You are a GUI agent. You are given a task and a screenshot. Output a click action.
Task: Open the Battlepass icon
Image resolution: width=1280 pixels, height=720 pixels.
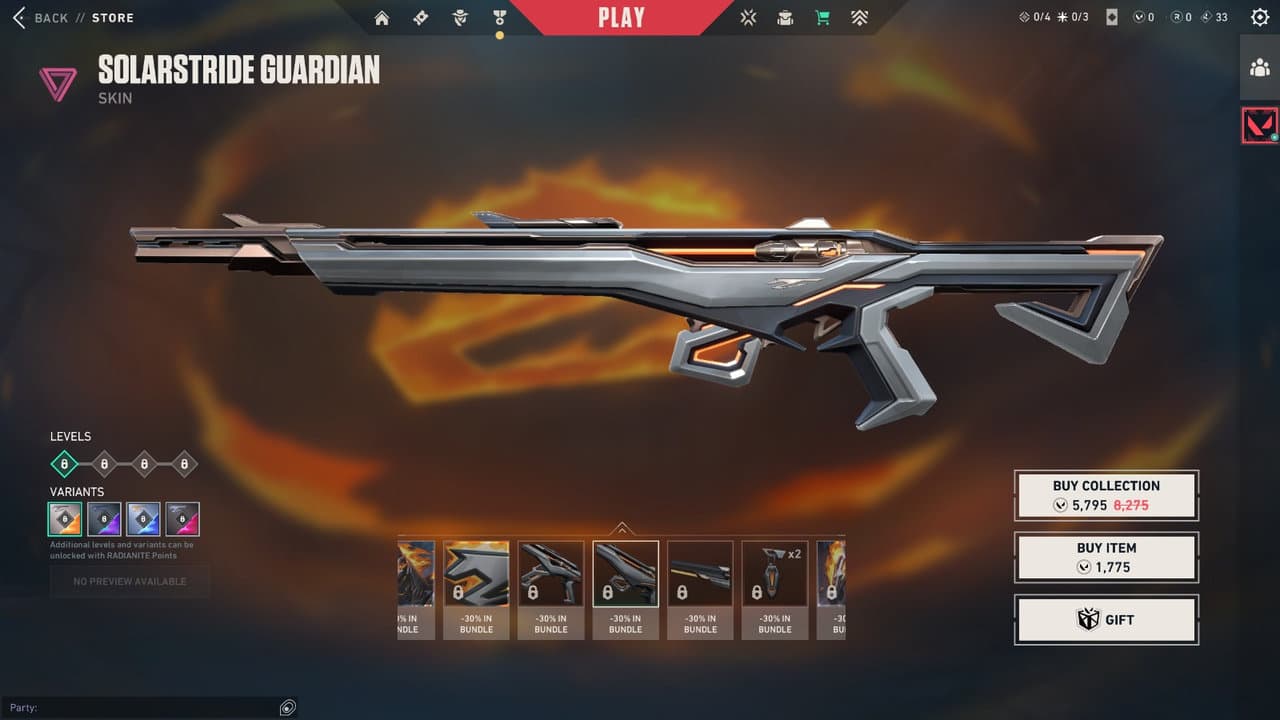coord(420,17)
